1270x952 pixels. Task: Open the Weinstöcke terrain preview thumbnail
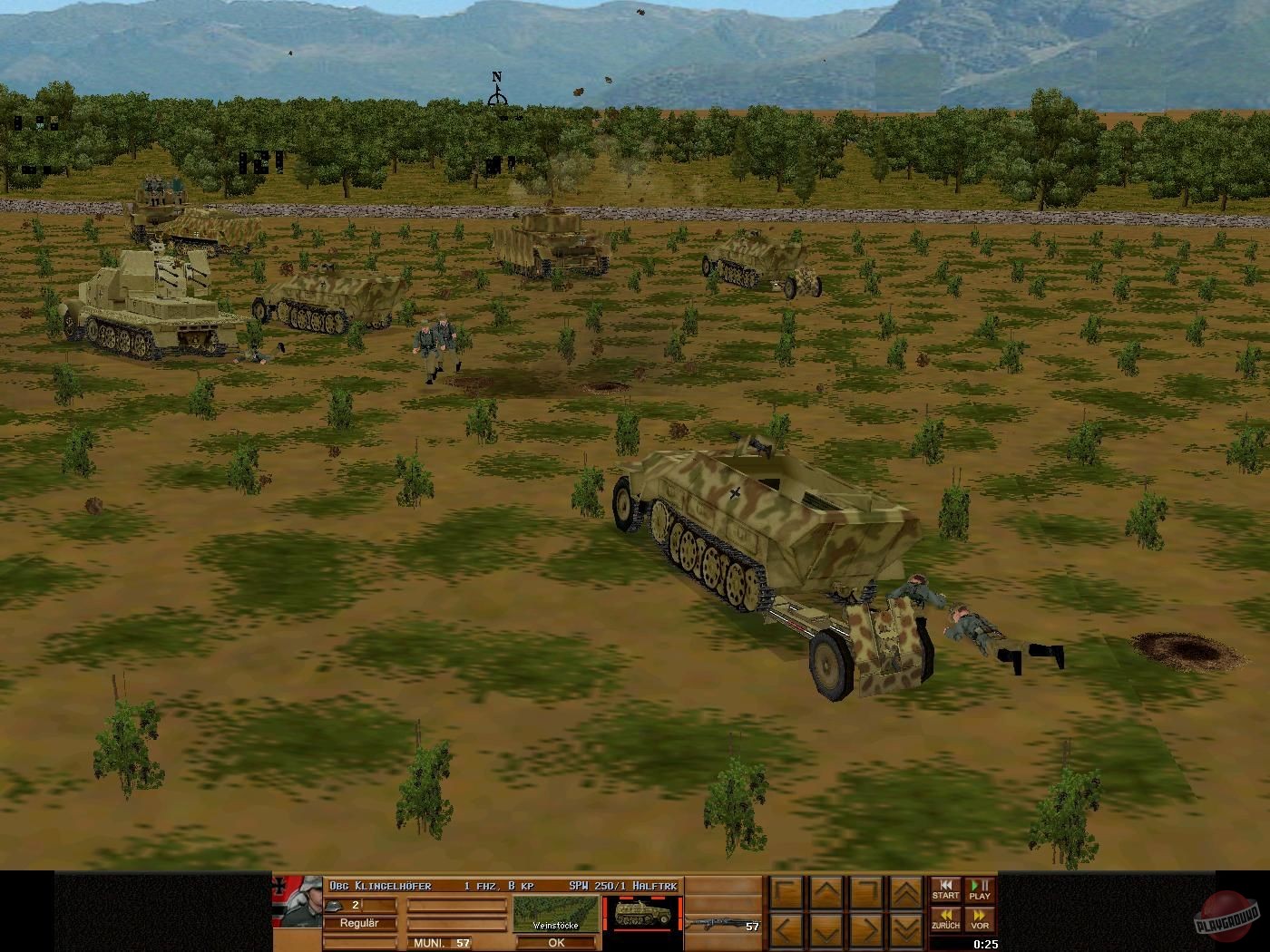point(558,914)
